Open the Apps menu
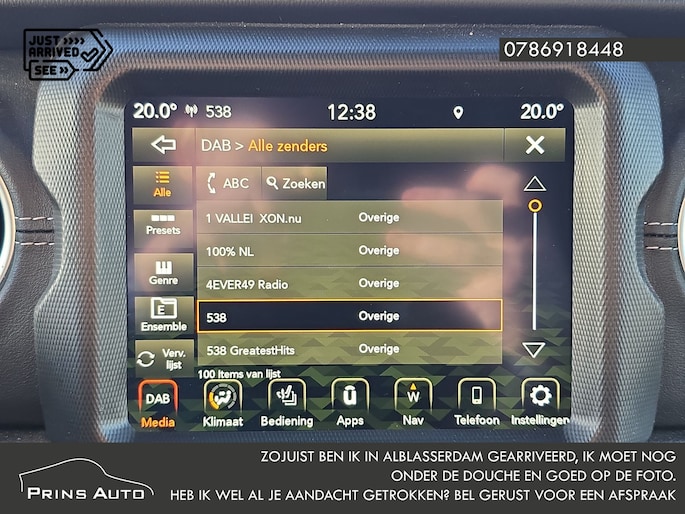The width and height of the screenshot is (685, 514). [x=350, y=403]
